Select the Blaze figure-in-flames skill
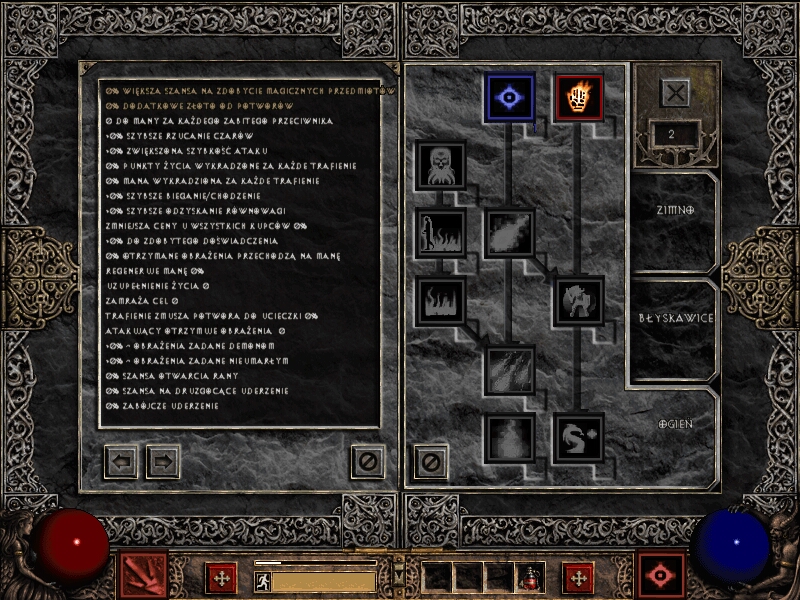The width and height of the screenshot is (800, 600). tap(440, 233)
